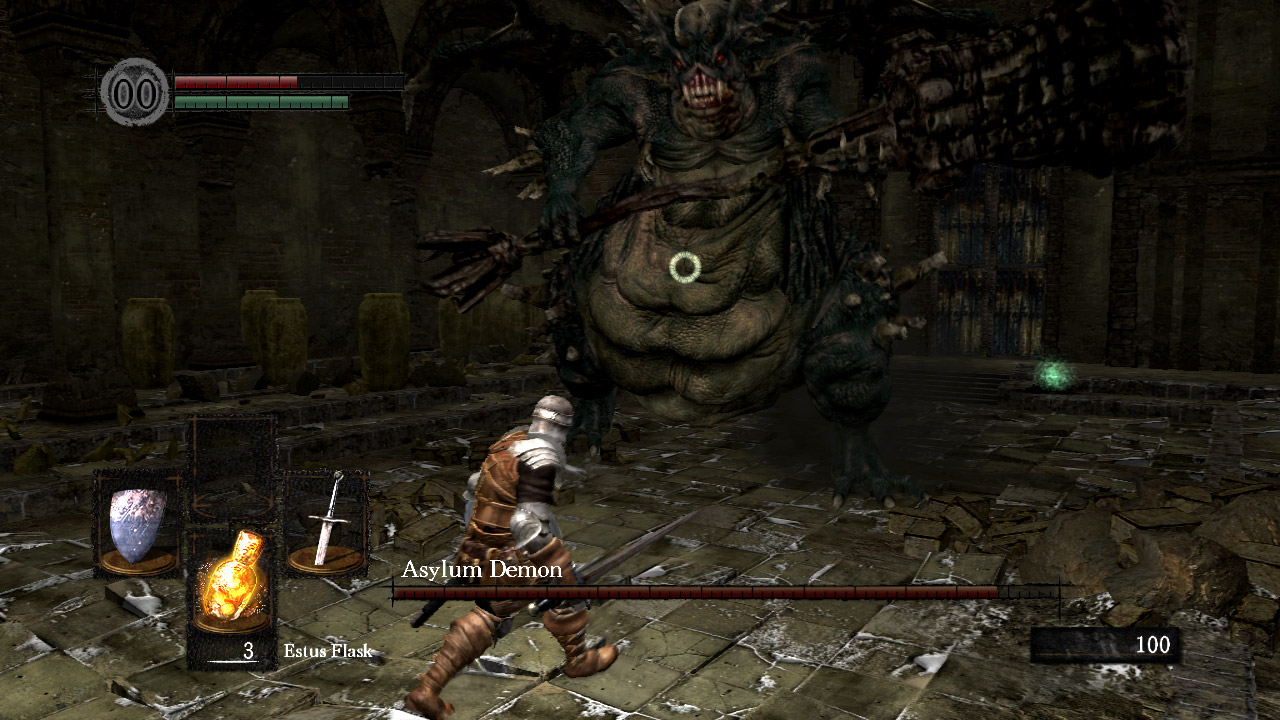Screen dimensions: 1280x720
Task: Select the straight sword weapon slot
Action: tap(326, 524)
